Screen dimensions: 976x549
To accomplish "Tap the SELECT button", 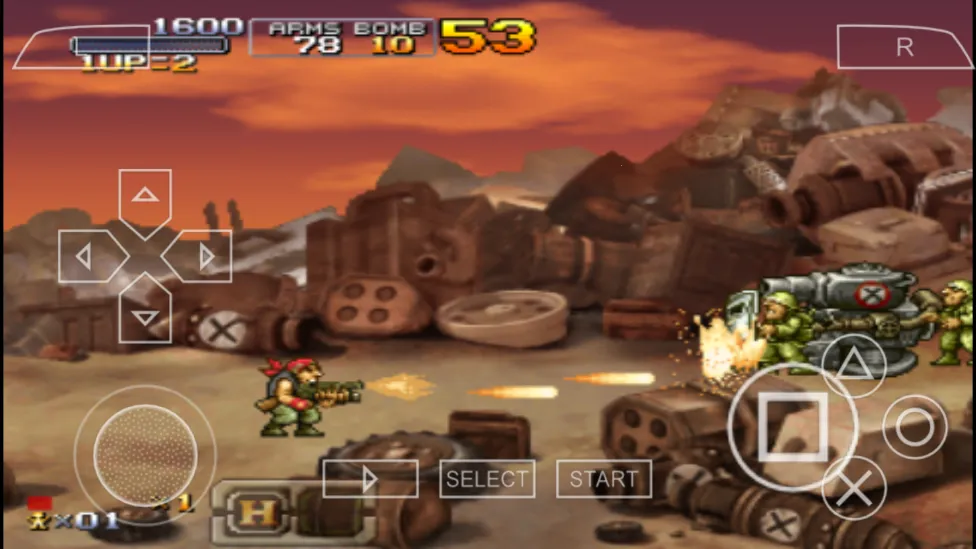I will pos(487,479).
